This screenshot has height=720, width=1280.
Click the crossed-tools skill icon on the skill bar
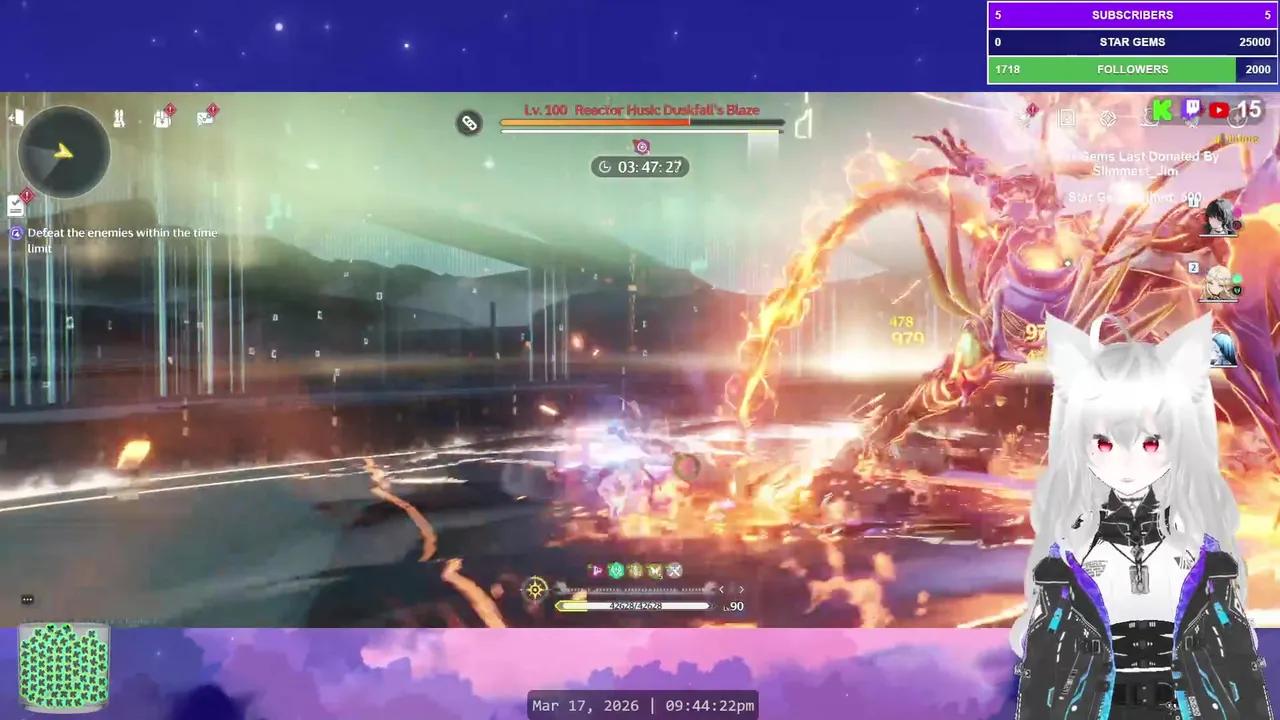(675, 570)
